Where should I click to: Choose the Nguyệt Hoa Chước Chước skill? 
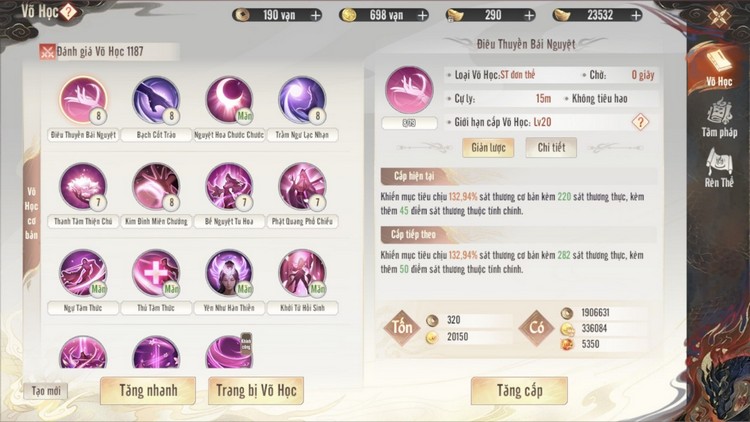pos(229,99)
